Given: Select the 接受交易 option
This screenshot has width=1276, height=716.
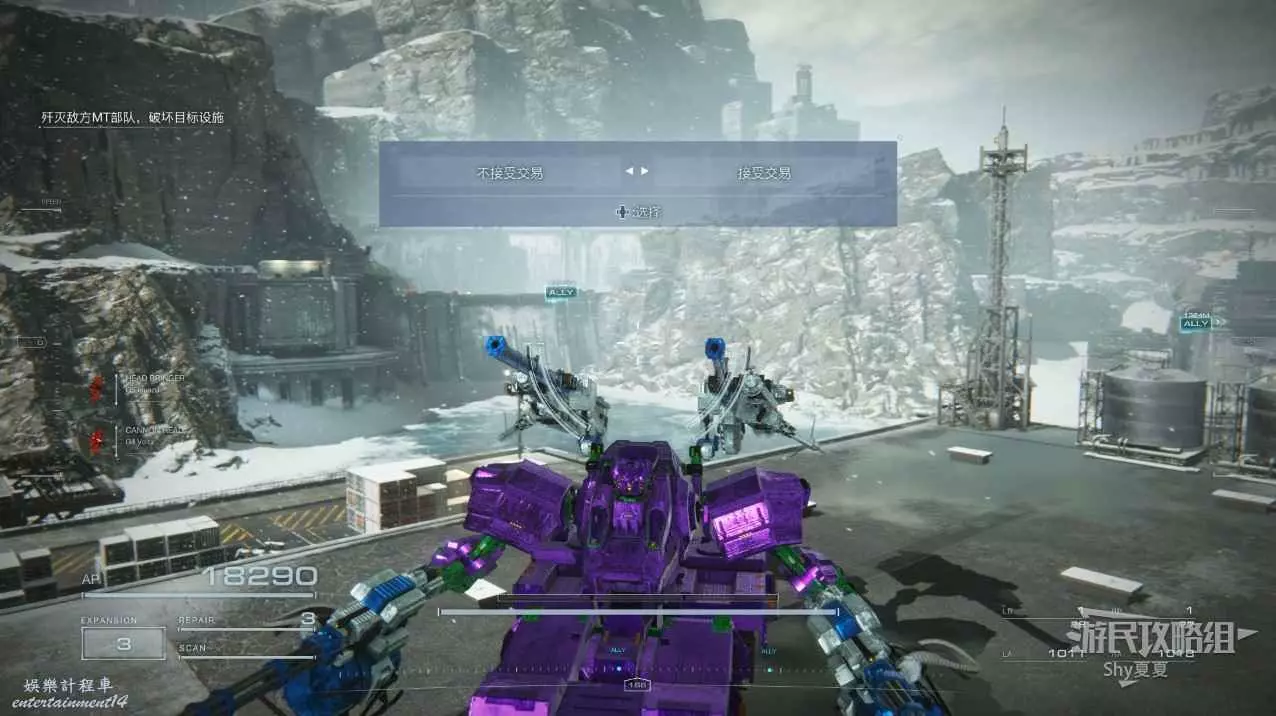Looking at the screenshot, I should tap(764, 173).
